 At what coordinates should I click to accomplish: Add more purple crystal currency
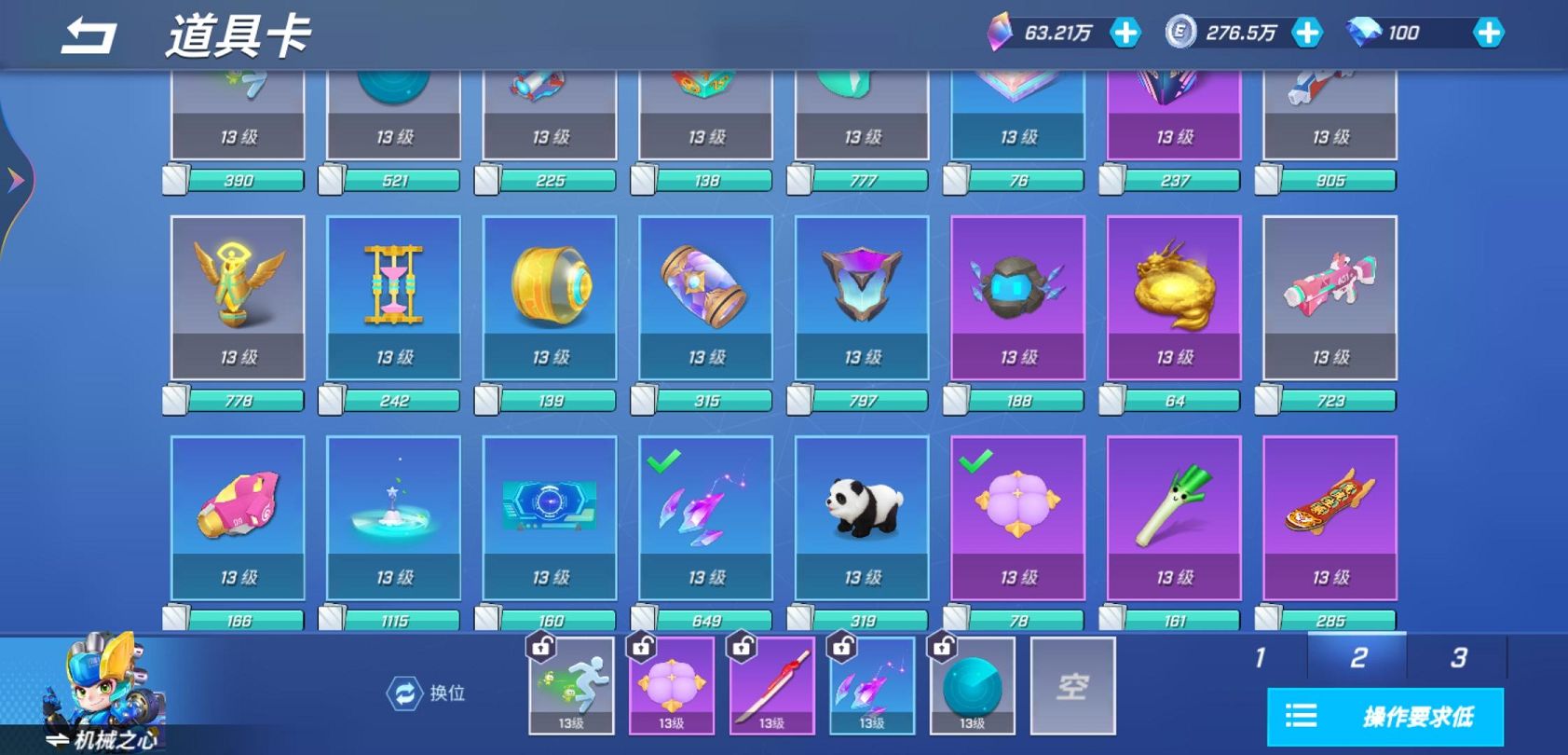pyautogui.click(x=1125, y=34)
